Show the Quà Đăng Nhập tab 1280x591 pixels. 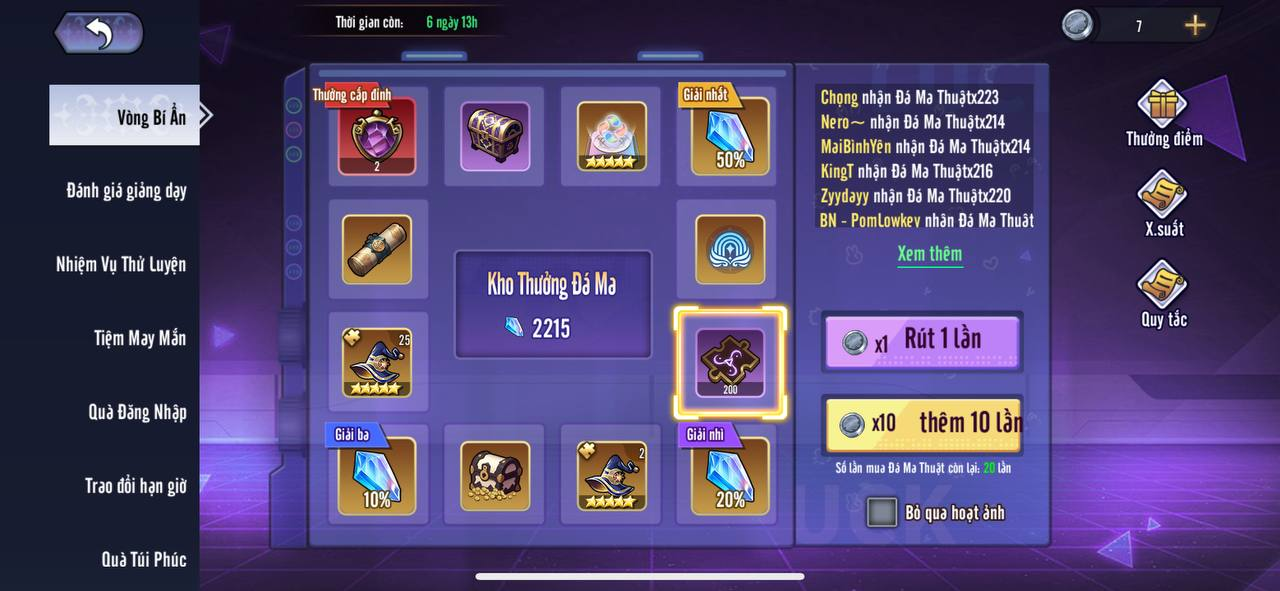pyautogui.click(x=137, y=412)
